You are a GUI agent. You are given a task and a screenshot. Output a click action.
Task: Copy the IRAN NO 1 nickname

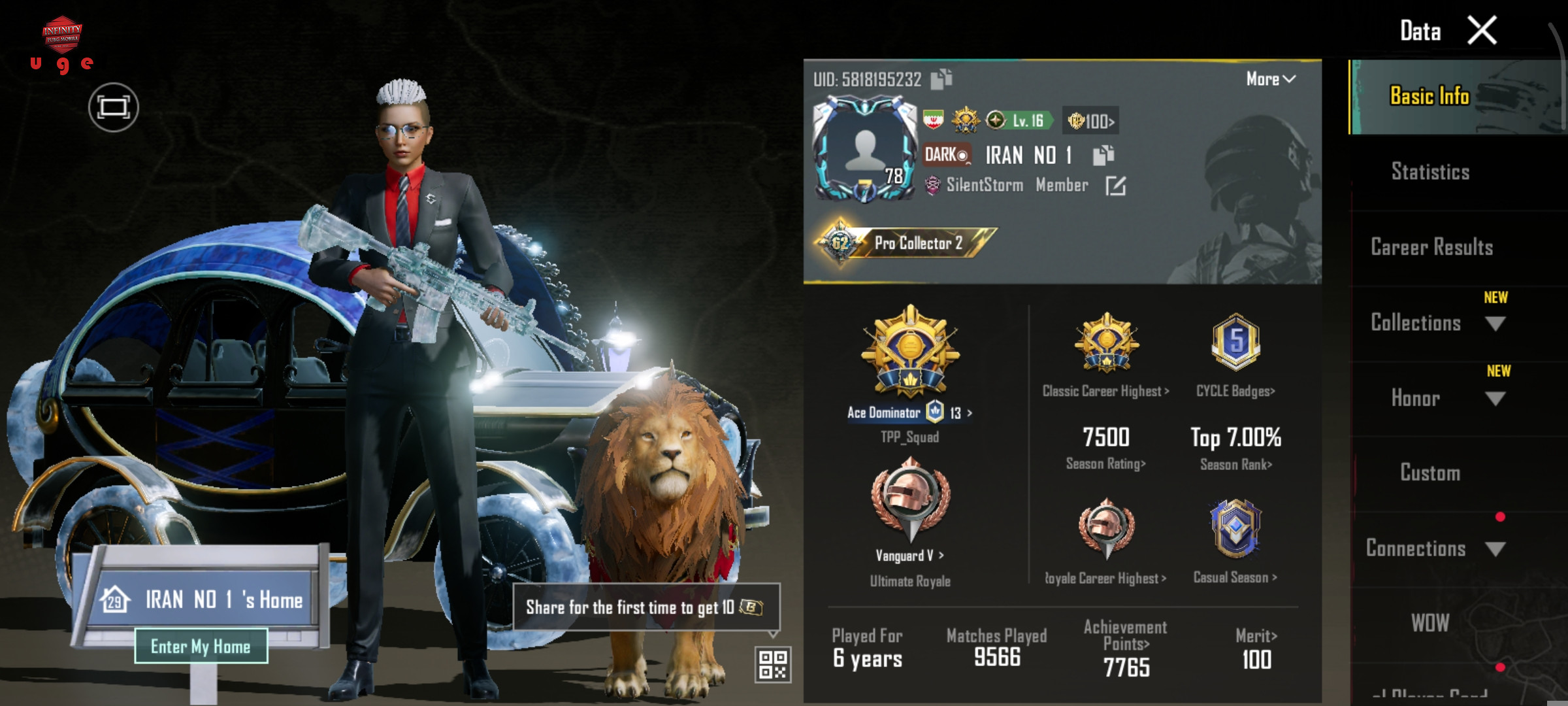pos(1103,155)
